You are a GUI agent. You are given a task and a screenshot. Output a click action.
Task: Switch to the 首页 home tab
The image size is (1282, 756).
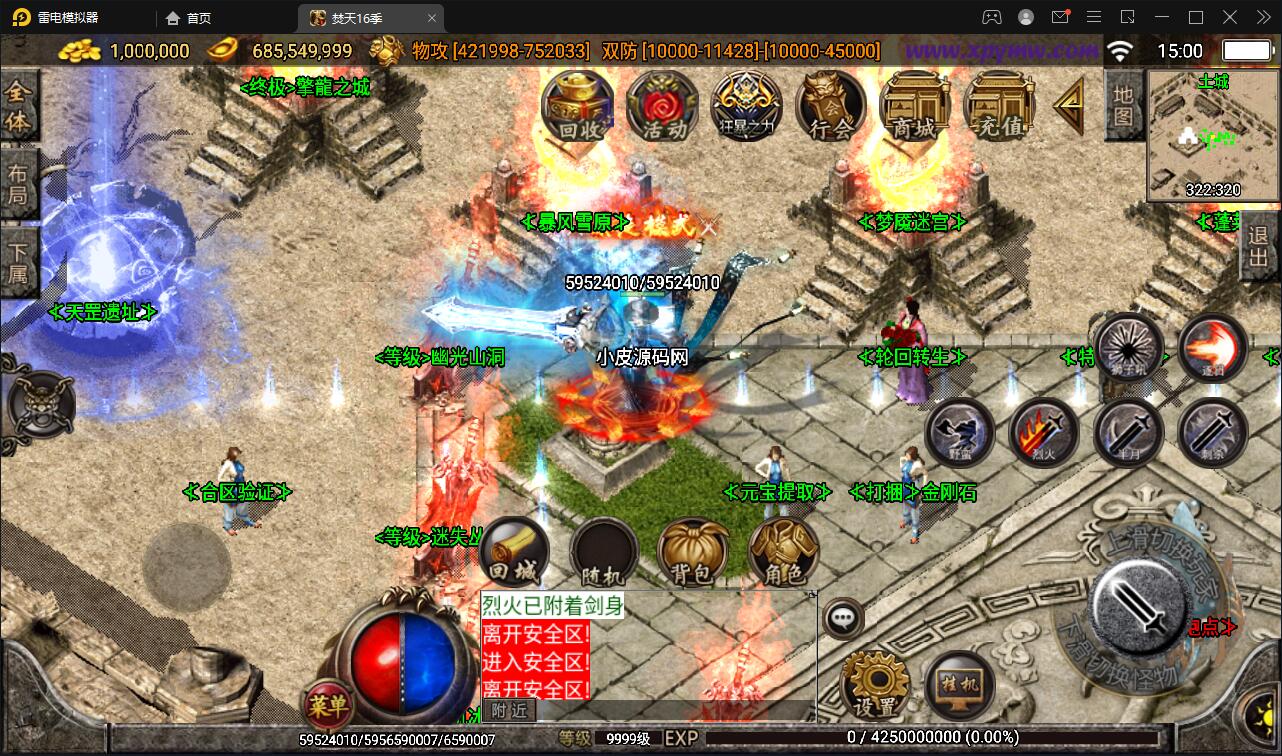[188, 18]
